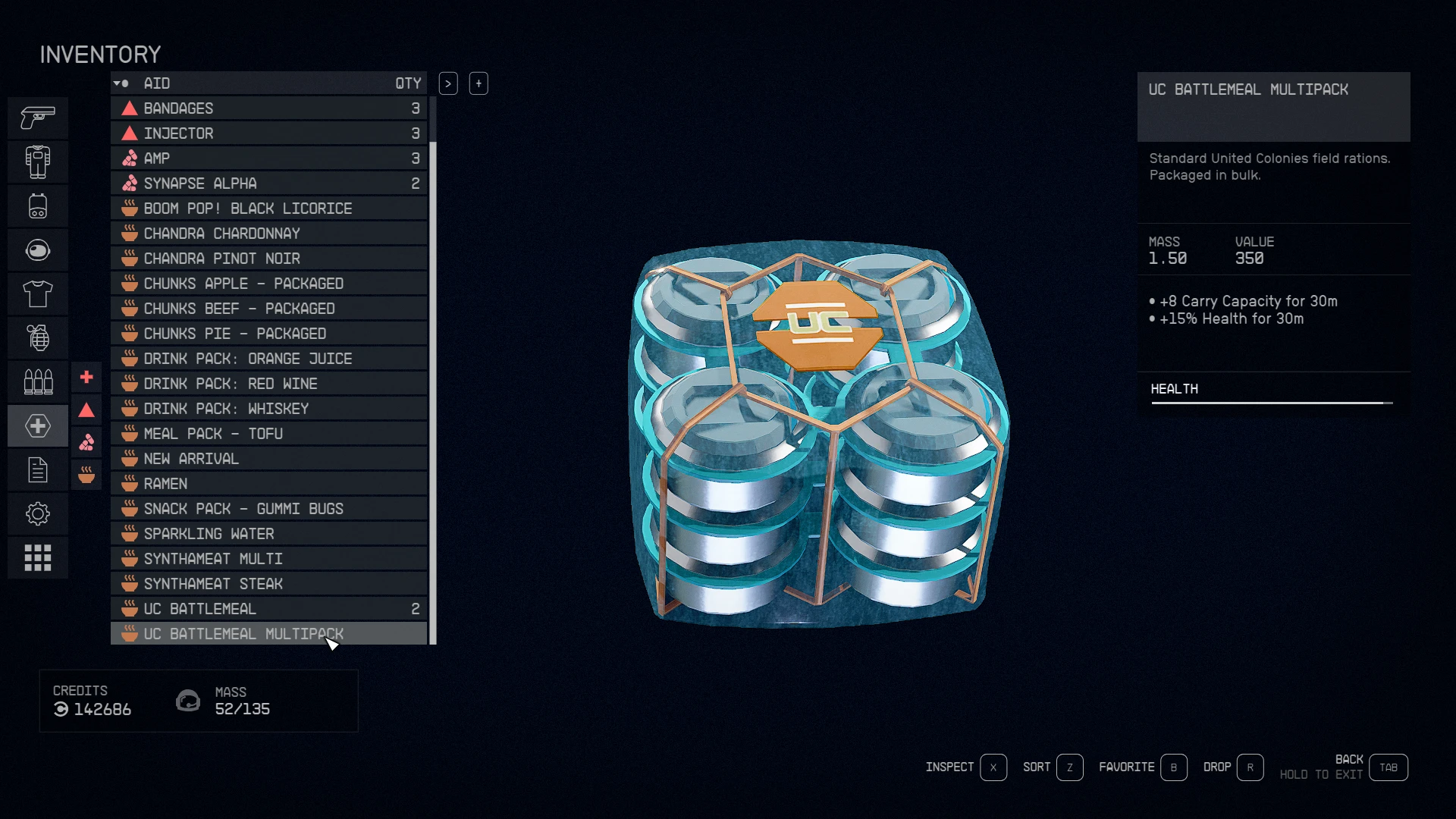Image resolution: width=1456 pixels, height=819 pixels.
Task: Select the Ramen item
Action: click(269, 484)
